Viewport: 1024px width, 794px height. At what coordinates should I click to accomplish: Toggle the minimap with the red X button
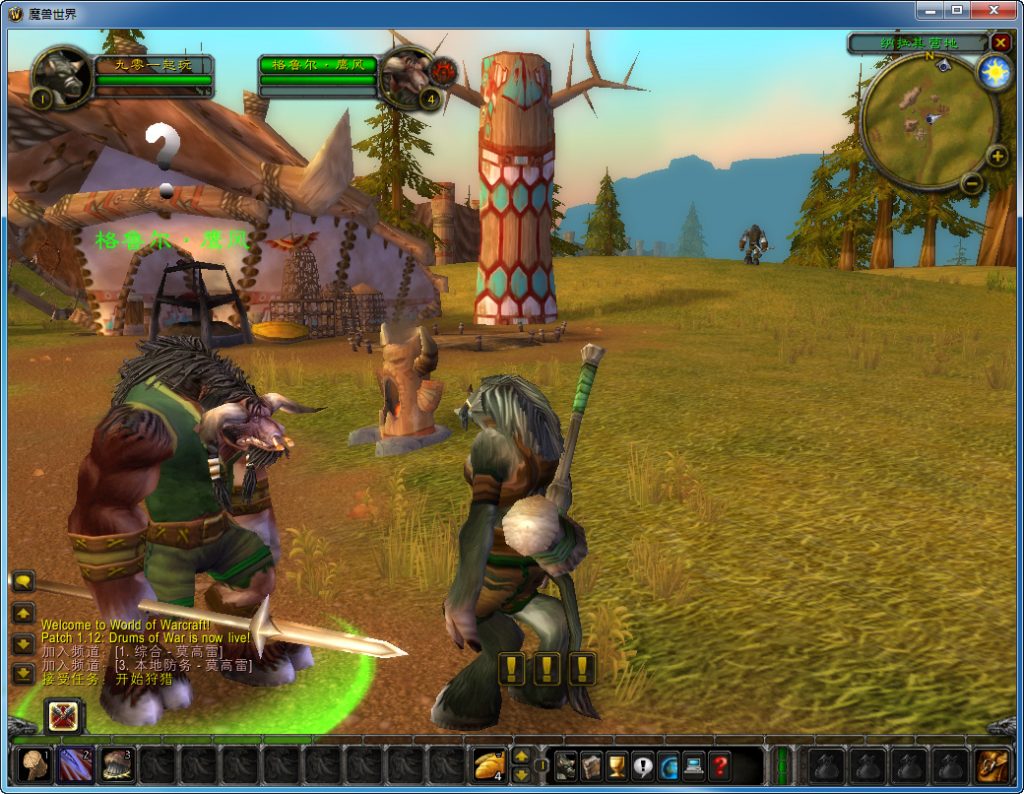pos(1000,42)
